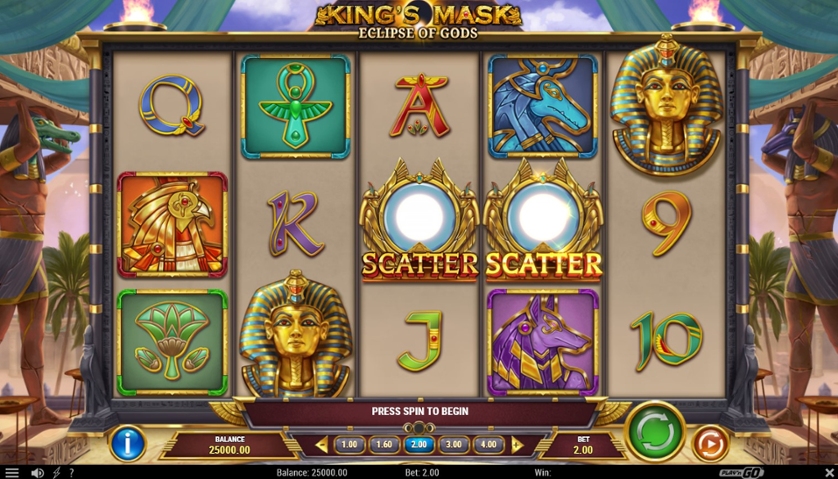
Task: Set the bet to 3.00
Action: click(454, 445)
